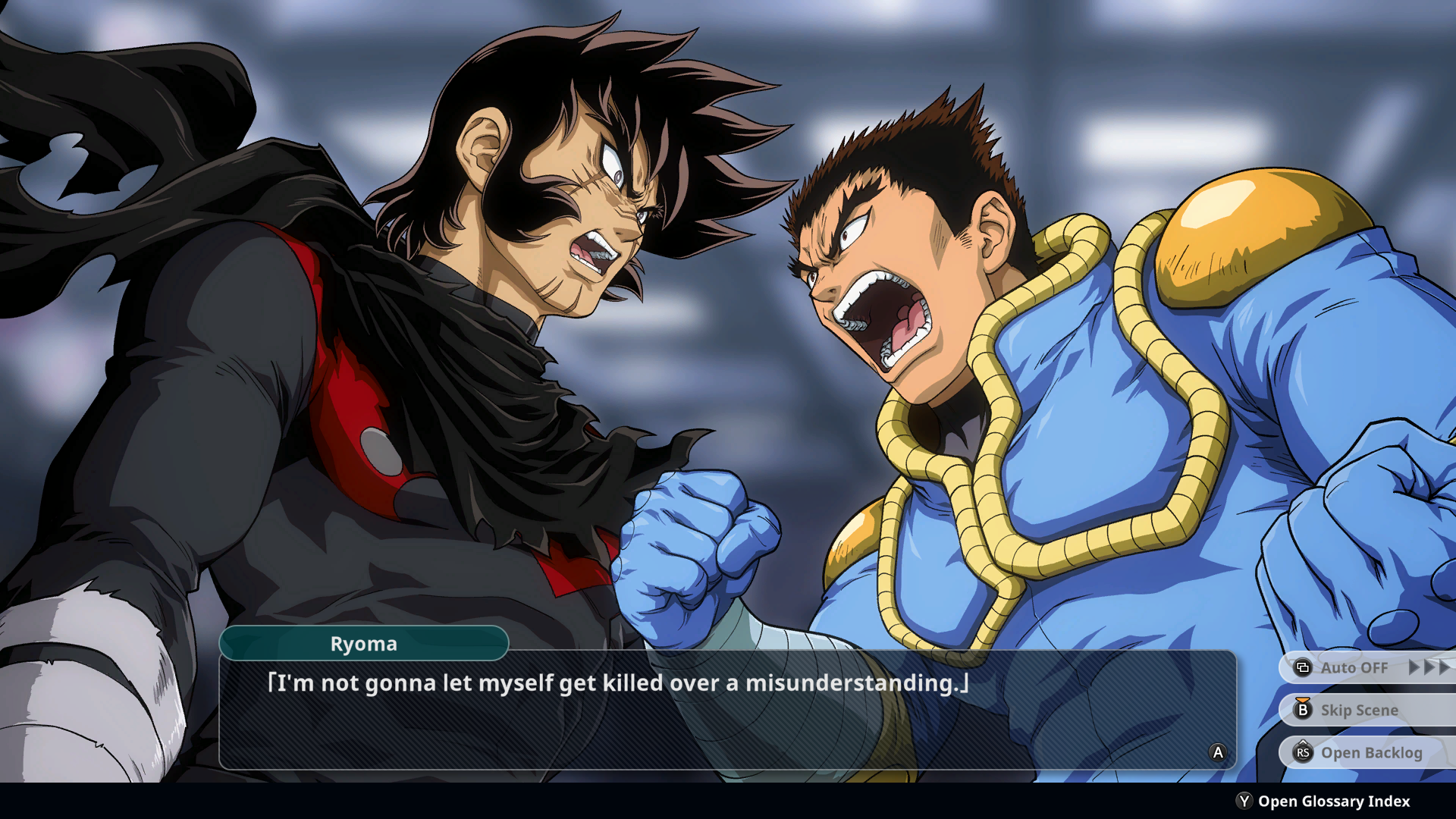Open Glossary Index at the bottom bar

click(x=1332, y=801)
